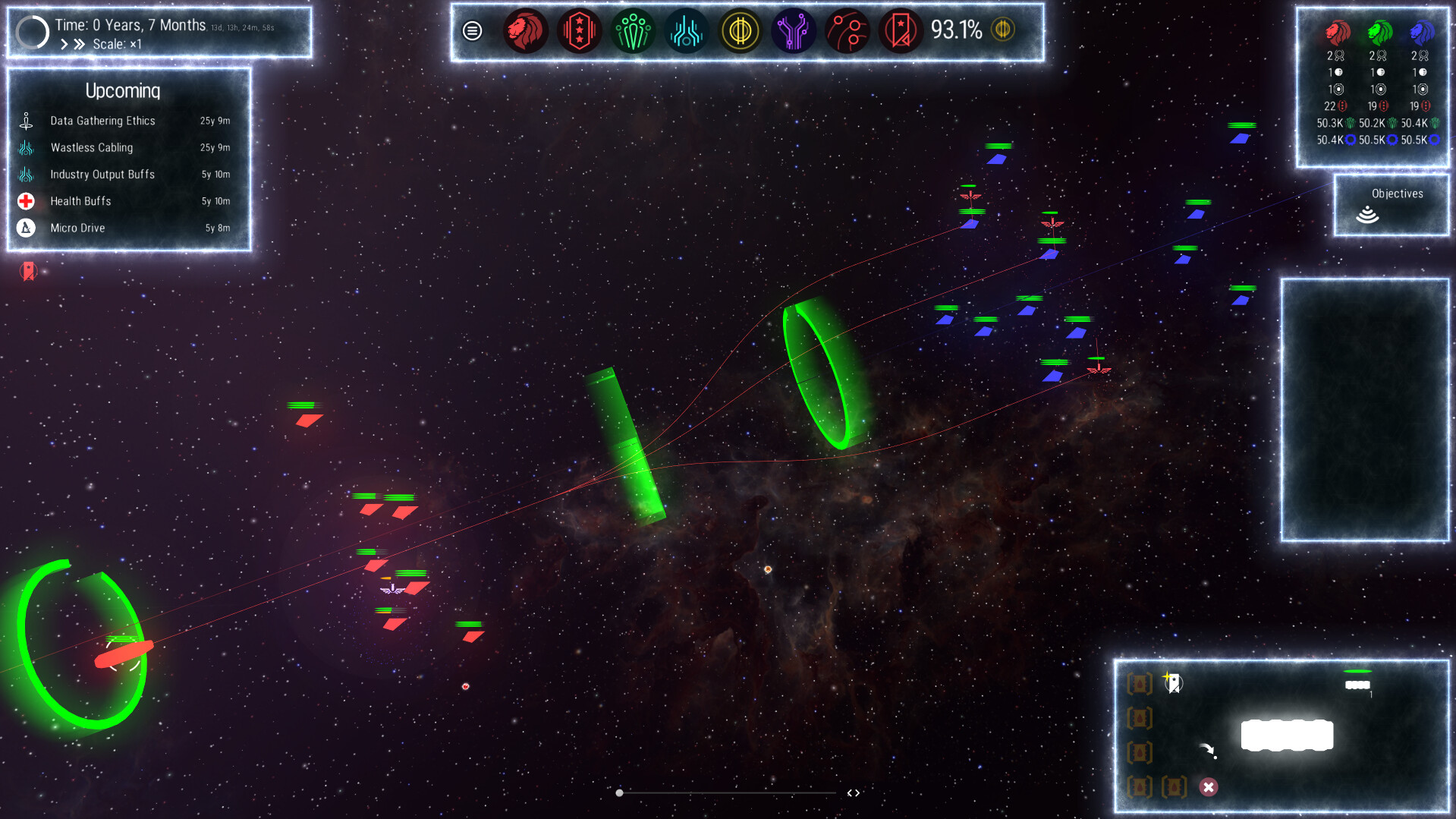The height and width of the screenshot is (819, 1456).
Task: Select the red lion faction icon
Action: click(x=526, y=31)
